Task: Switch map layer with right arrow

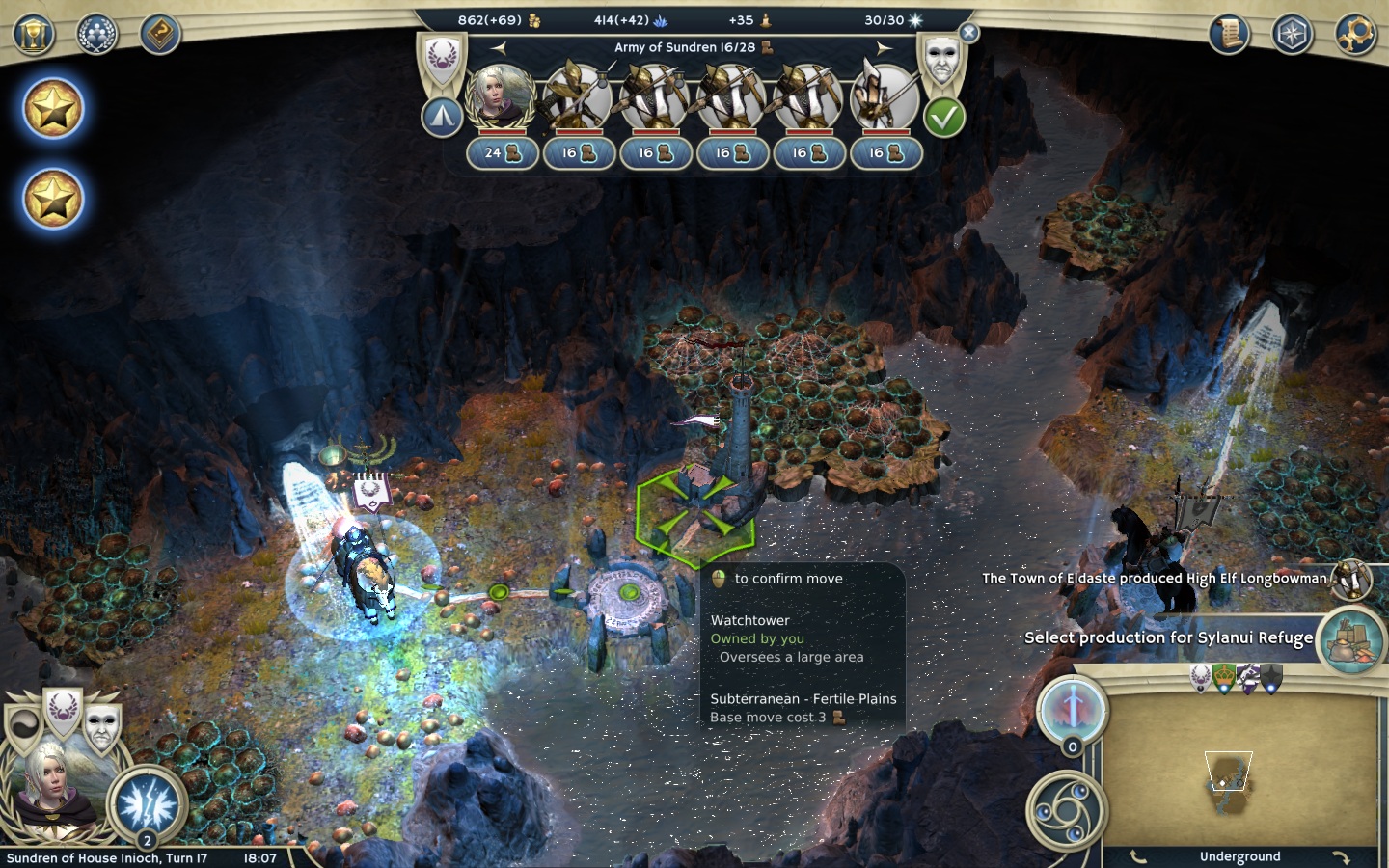Action: 1340,856
